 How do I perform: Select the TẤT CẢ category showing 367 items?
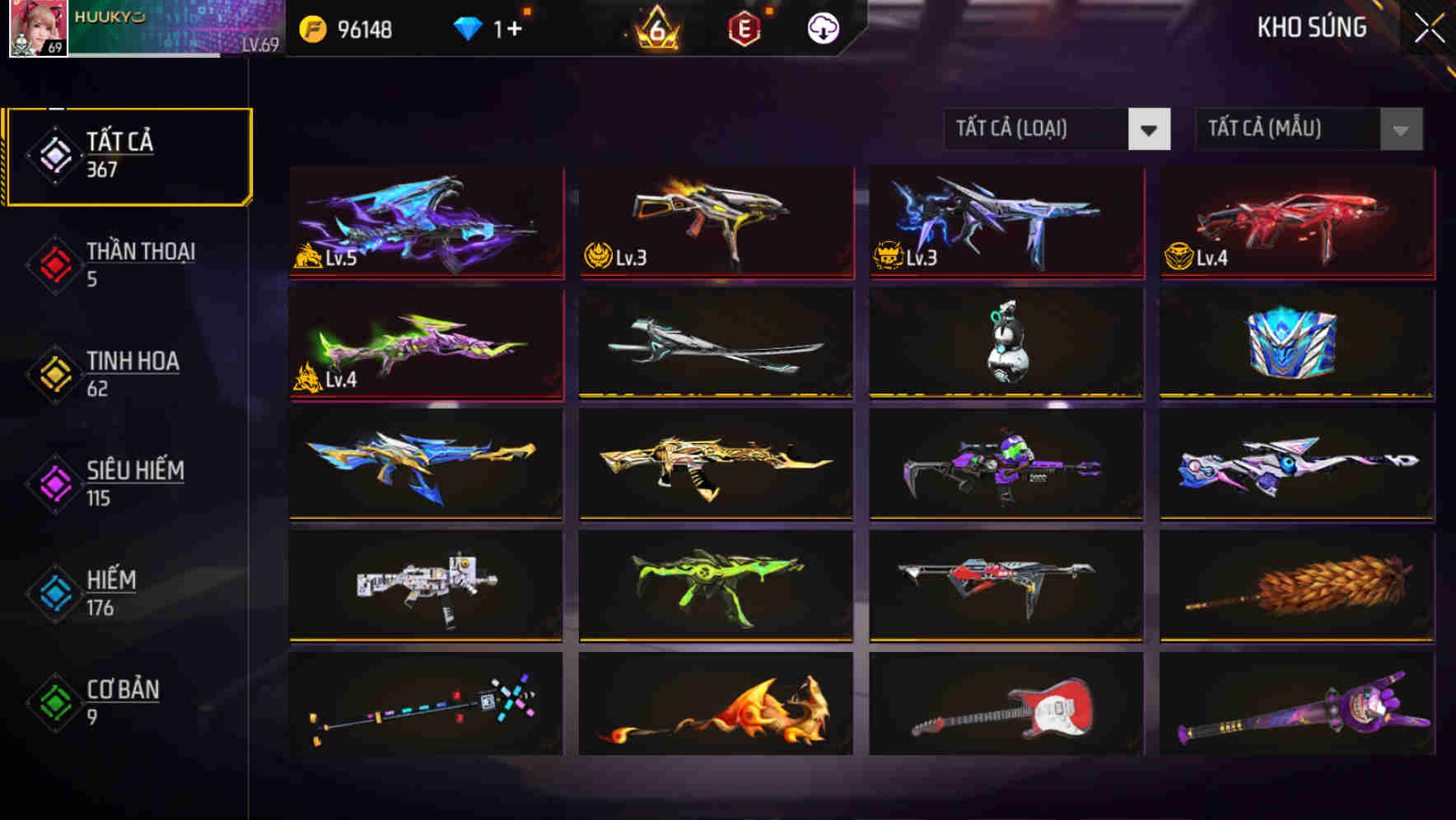pos(128,153)
